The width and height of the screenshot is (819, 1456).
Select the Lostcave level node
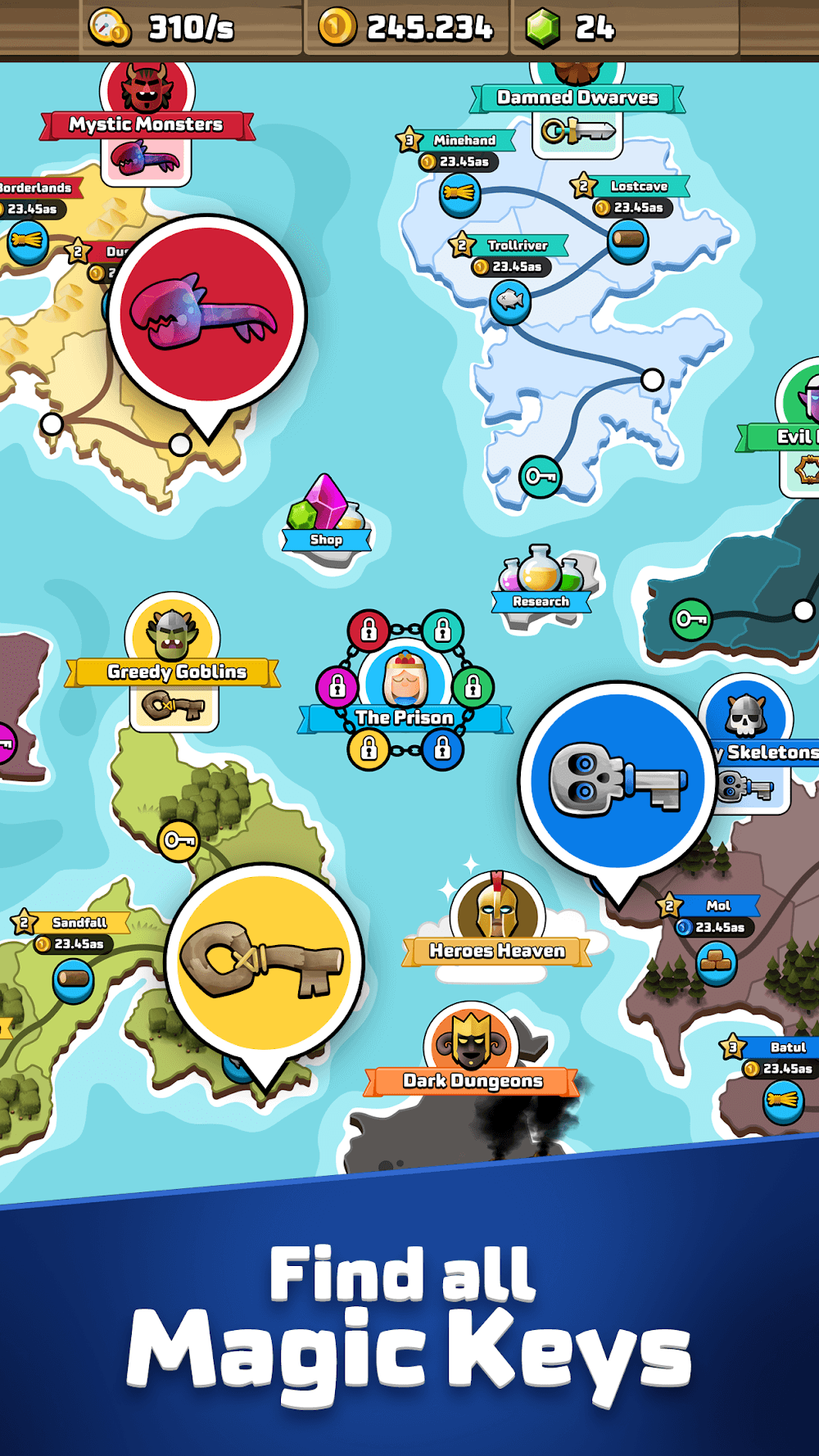(x=628, y=241)
